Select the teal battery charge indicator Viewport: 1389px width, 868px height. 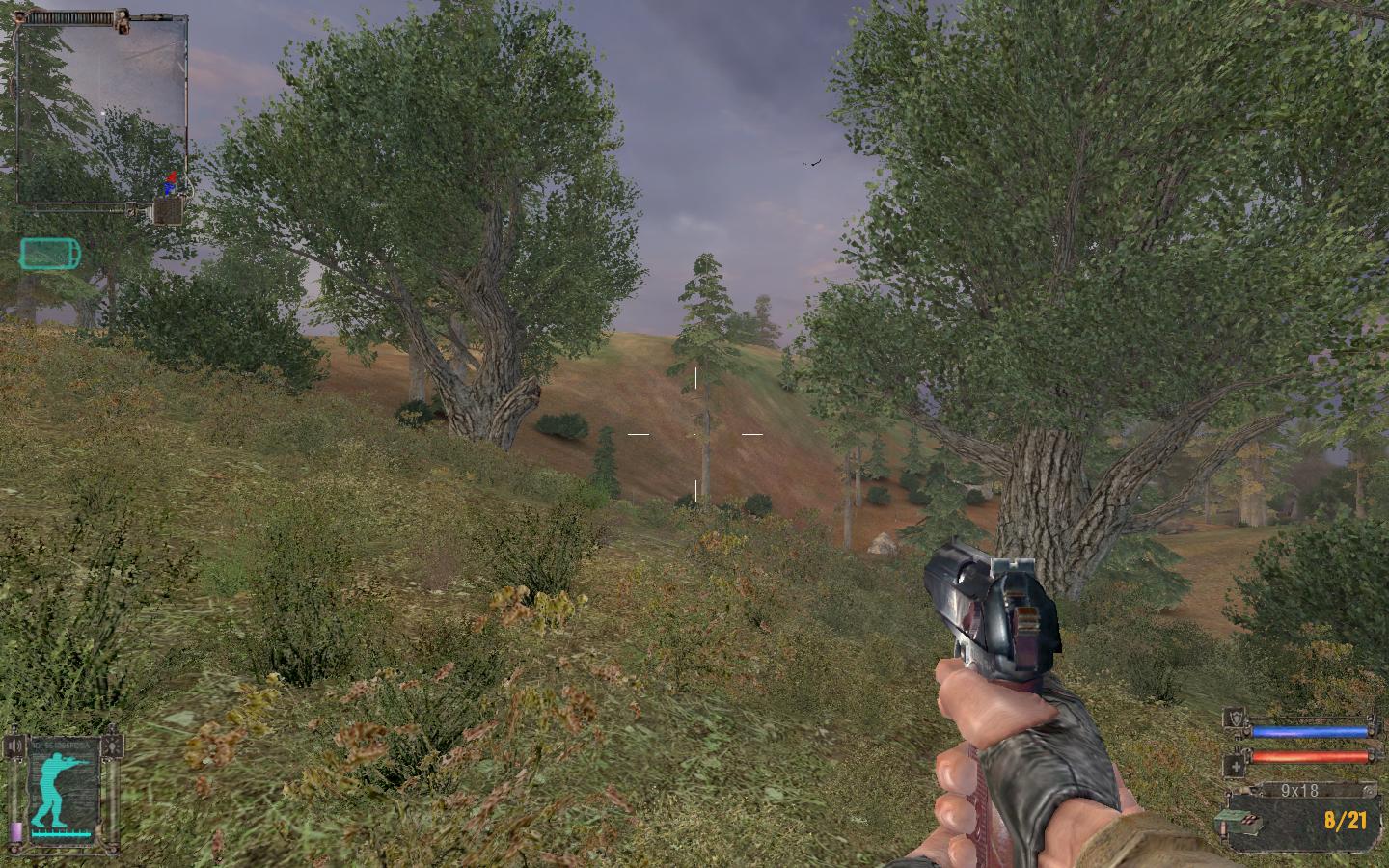click(50, 254)
